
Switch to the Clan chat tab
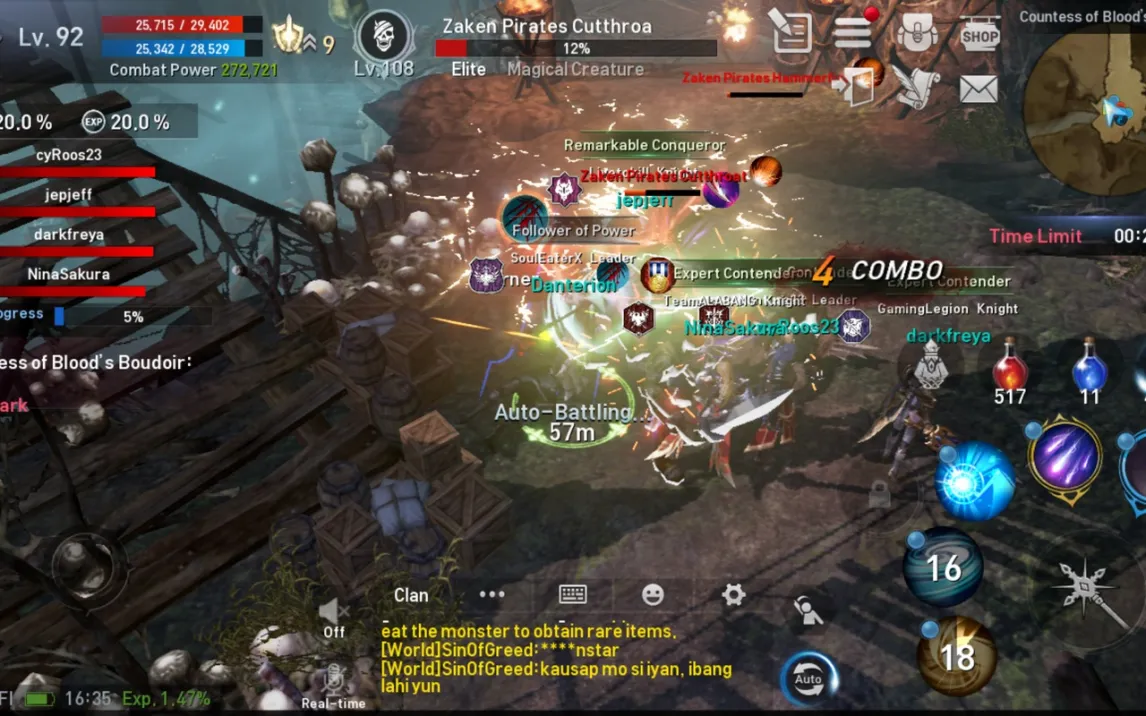click(411, 595)
